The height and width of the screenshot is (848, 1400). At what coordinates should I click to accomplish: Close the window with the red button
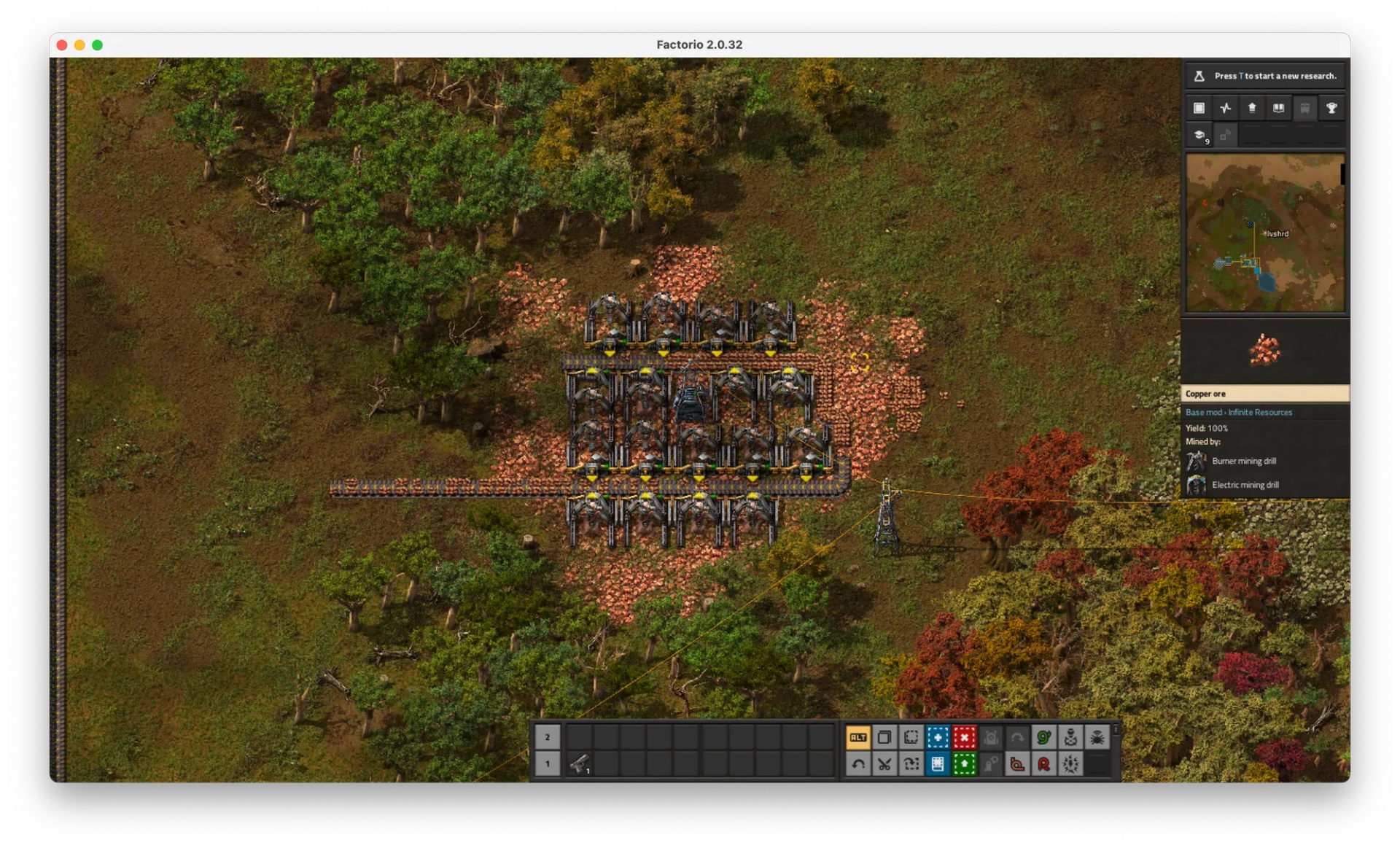[x=62, y=44]
